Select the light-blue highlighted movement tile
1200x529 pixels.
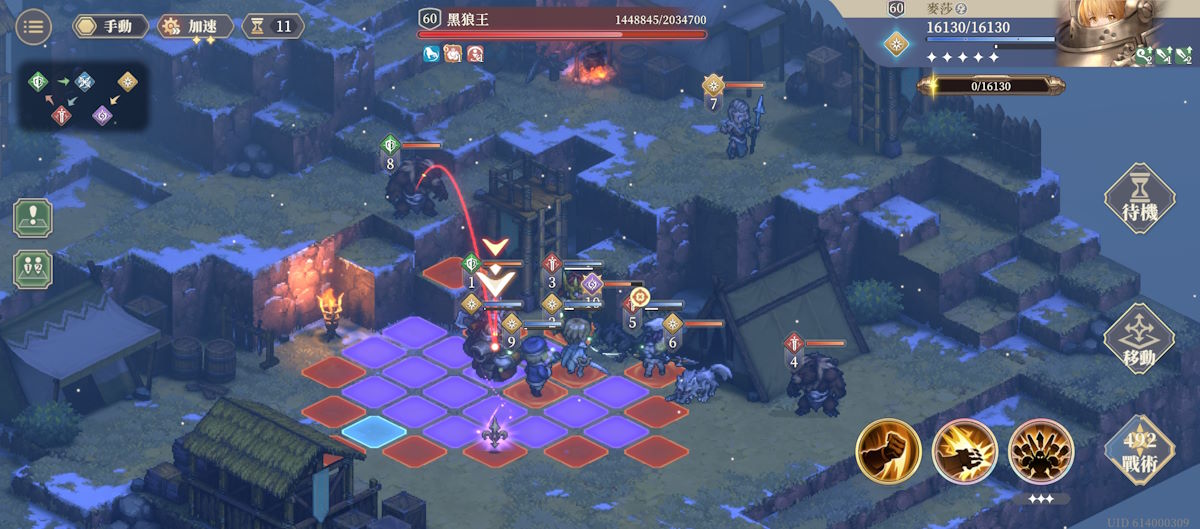[x=373, y=432]
